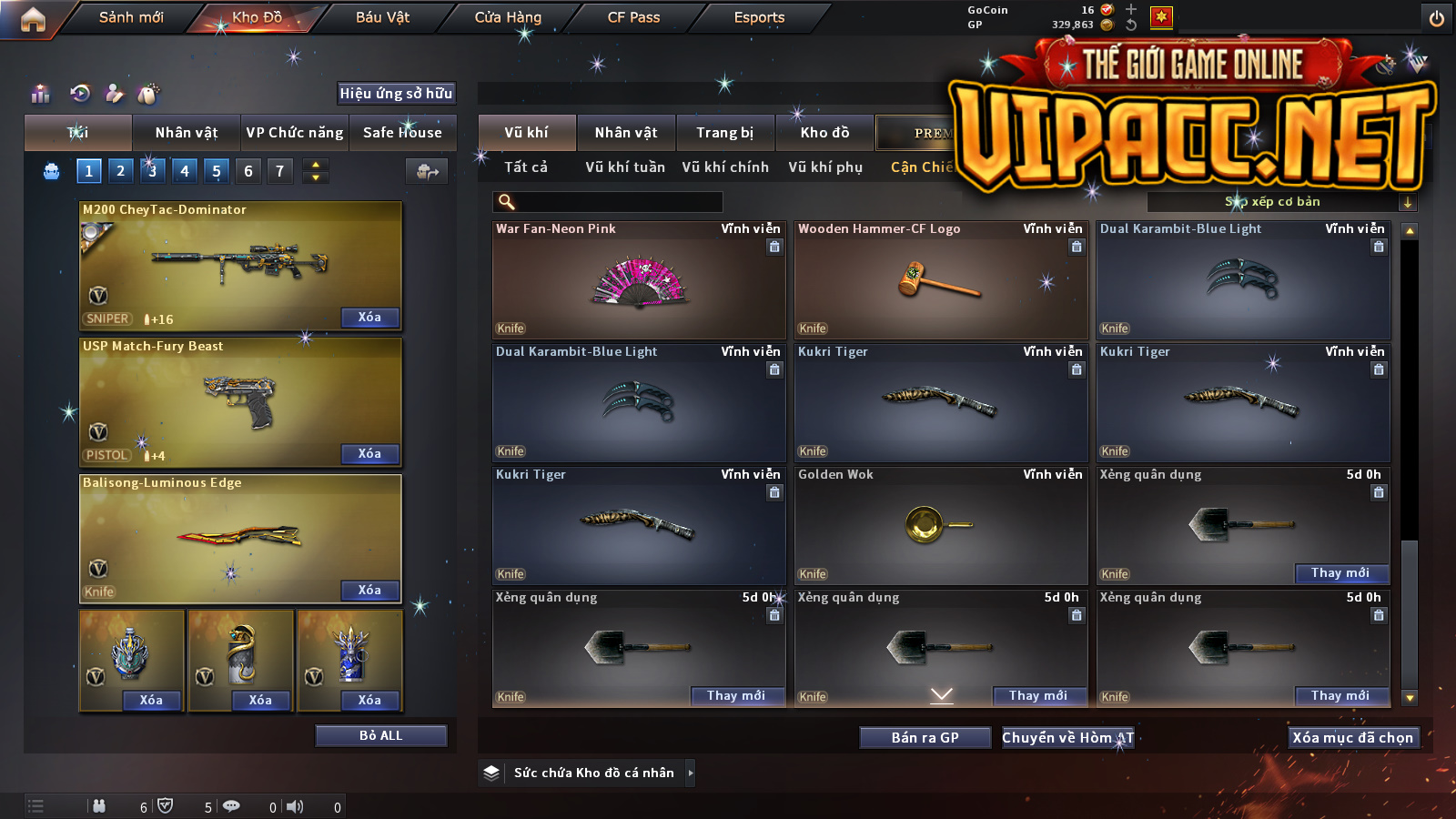Image resolution: width=1456 pixels, height=819 pixels.
Task: Filter inventory by Vũ khí chính
Action: pos(725,167)
